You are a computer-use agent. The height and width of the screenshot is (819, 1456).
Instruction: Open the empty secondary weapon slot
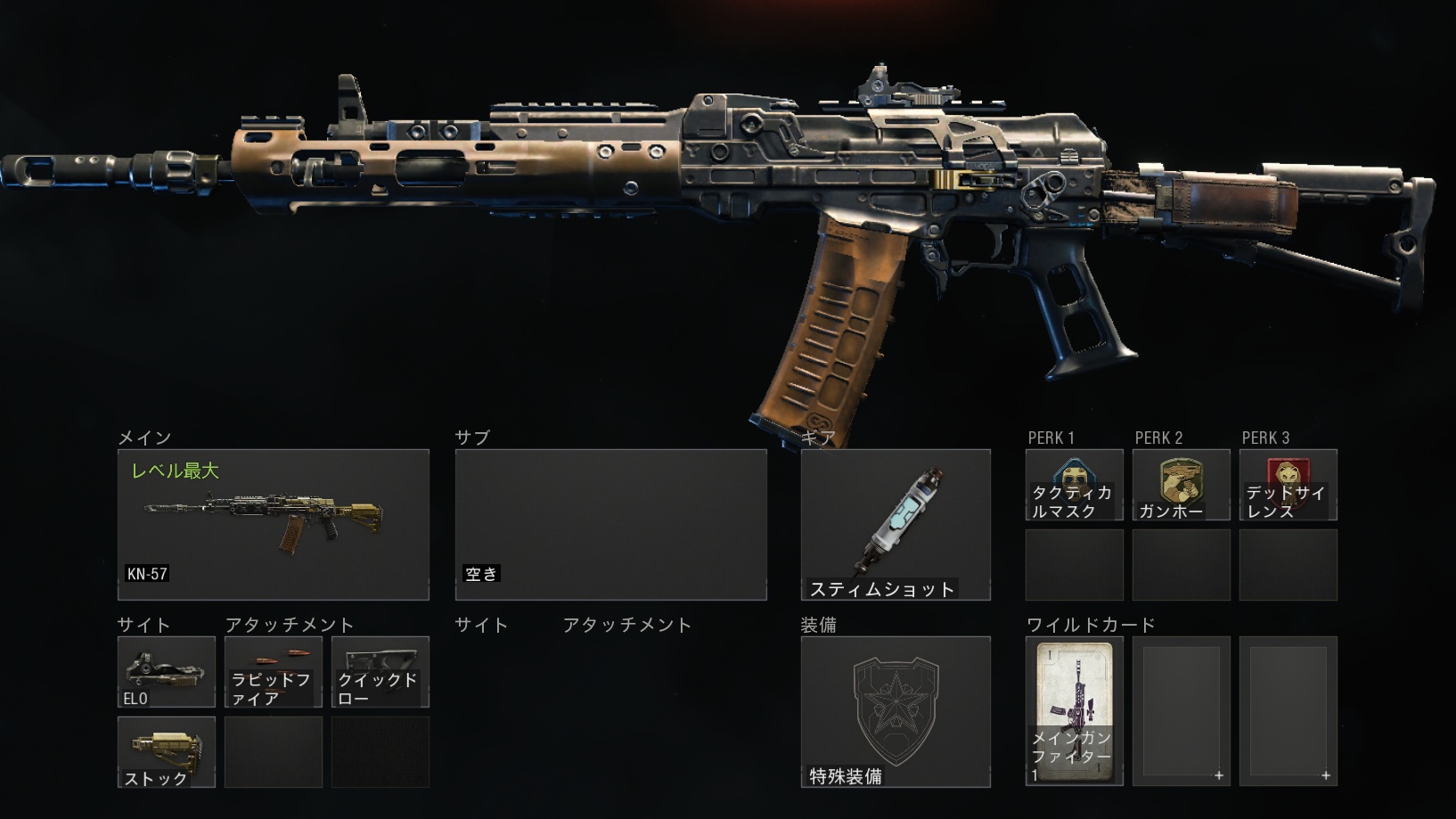point(610,524)
